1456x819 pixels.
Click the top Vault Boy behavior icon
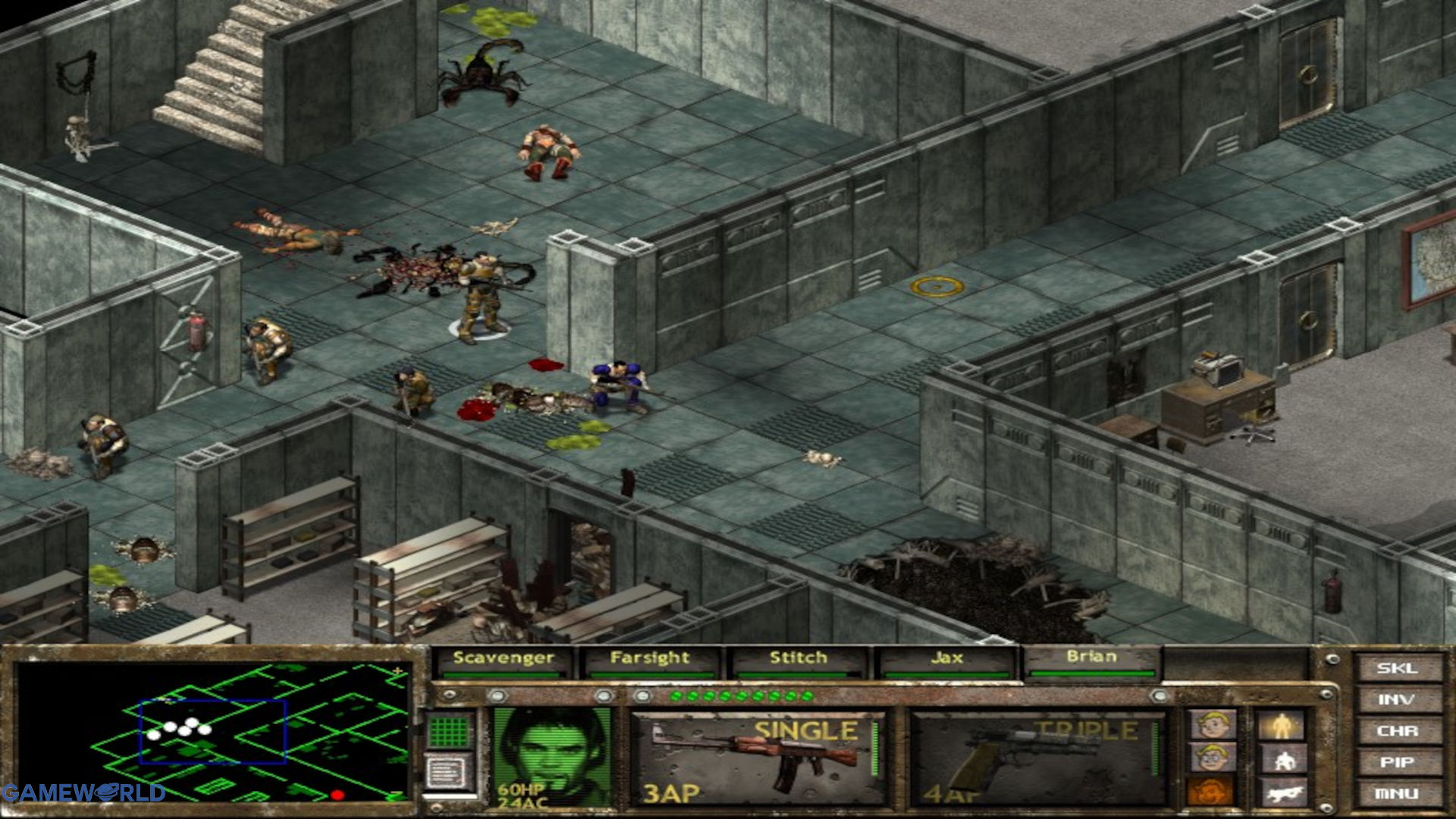click(1212, 724)
